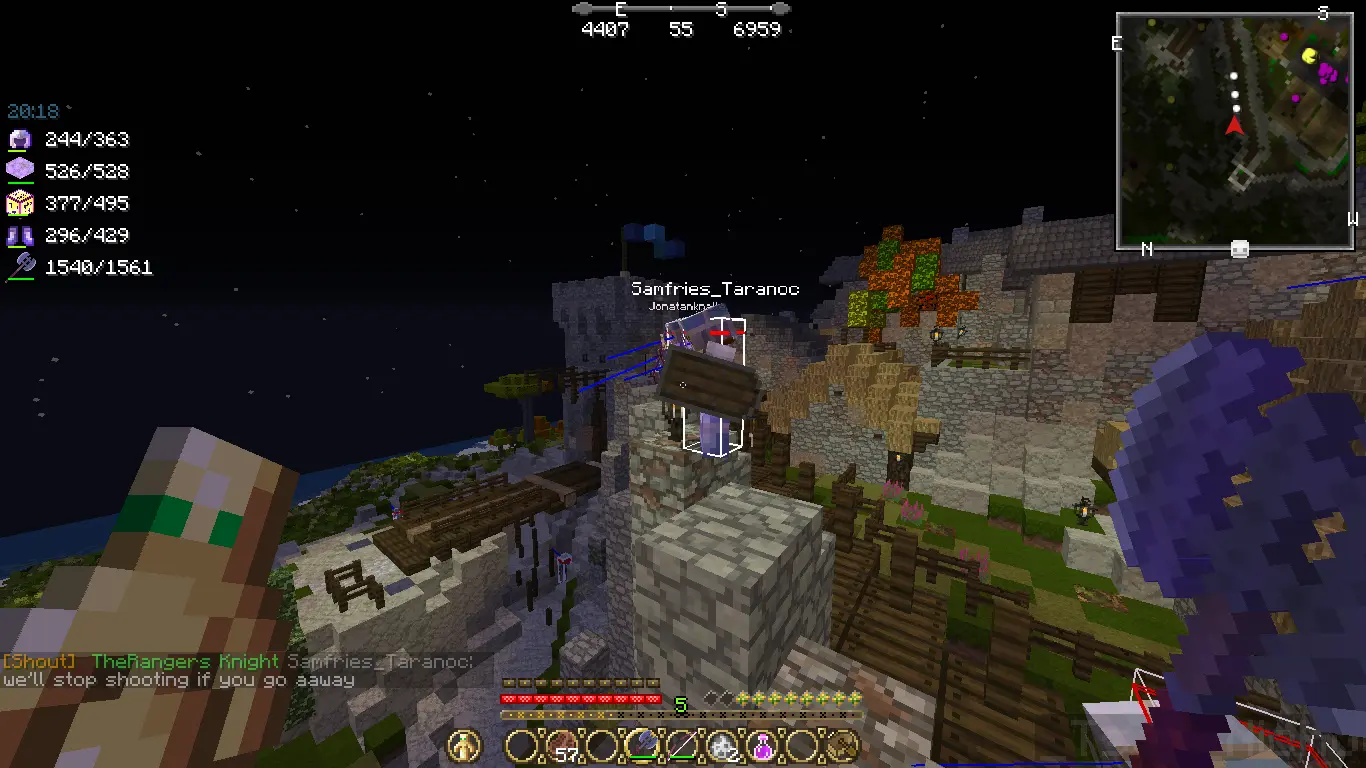The width and height of the screenshot is (1366, 768).
Task: Select the white item stack of 2
Action: [722, 745]
